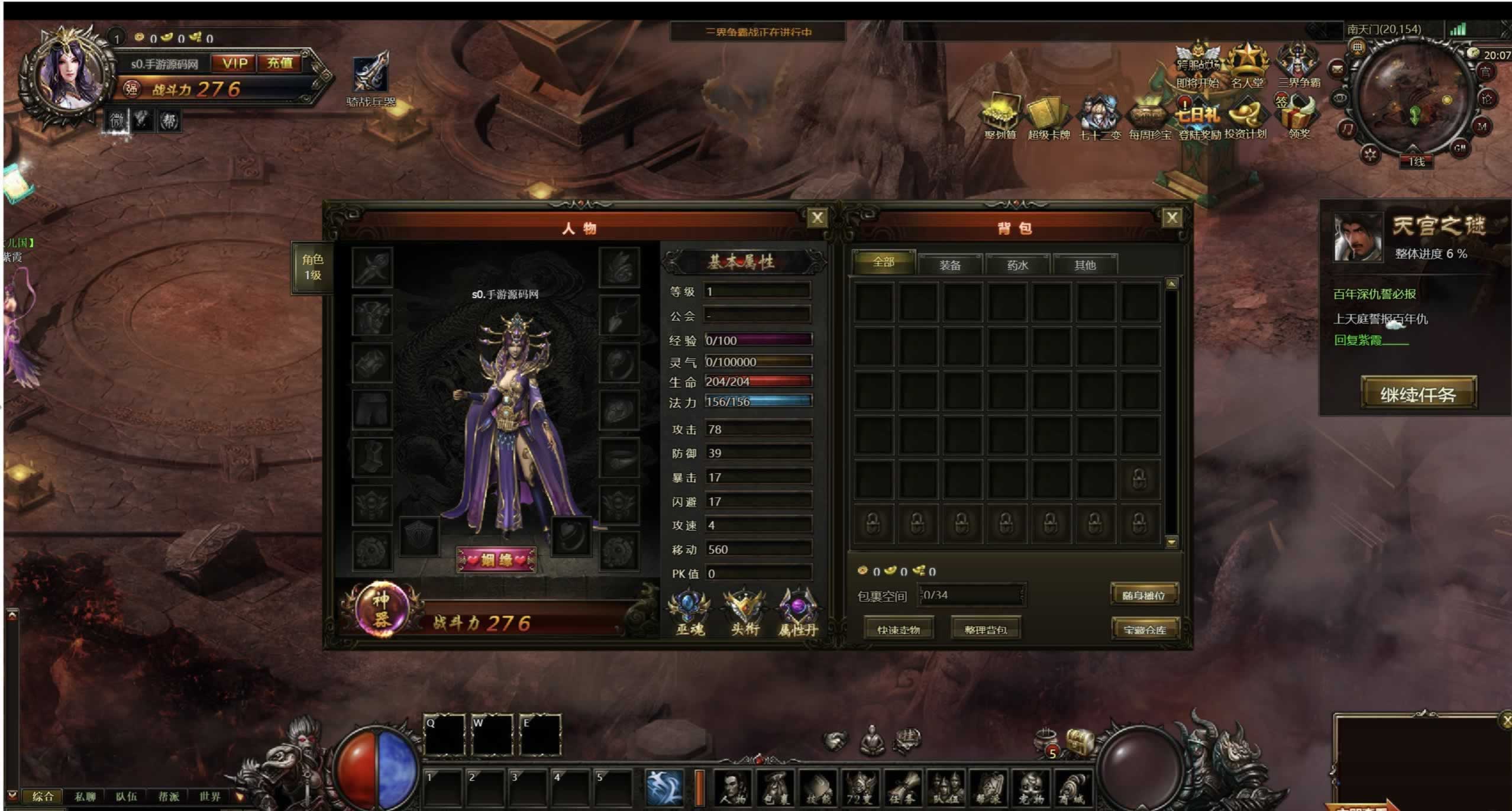This screenshot has height=811, width=1512.
Task: Select the 药水 potions tab
Action: pyautogui.click(x=1017, y=264)
